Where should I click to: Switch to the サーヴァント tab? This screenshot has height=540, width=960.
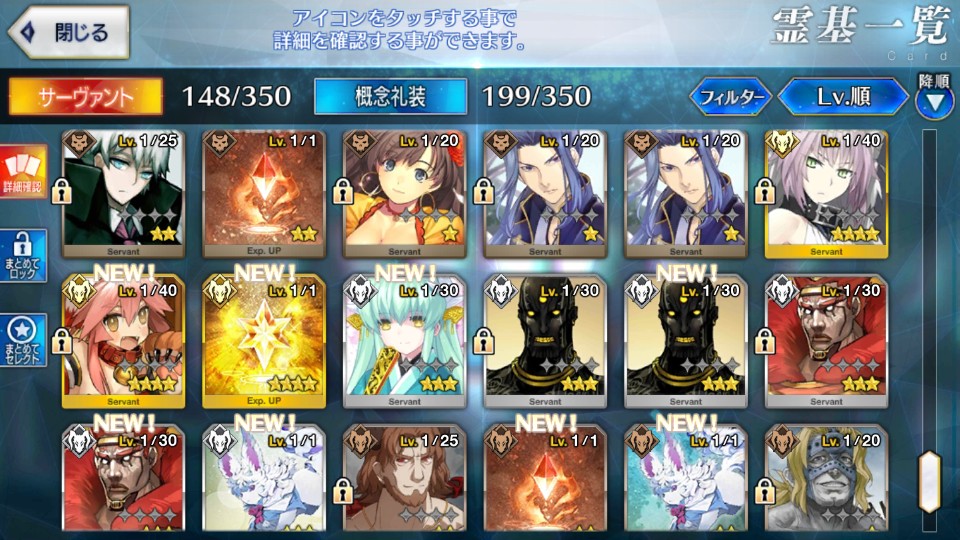click(86, 96)
